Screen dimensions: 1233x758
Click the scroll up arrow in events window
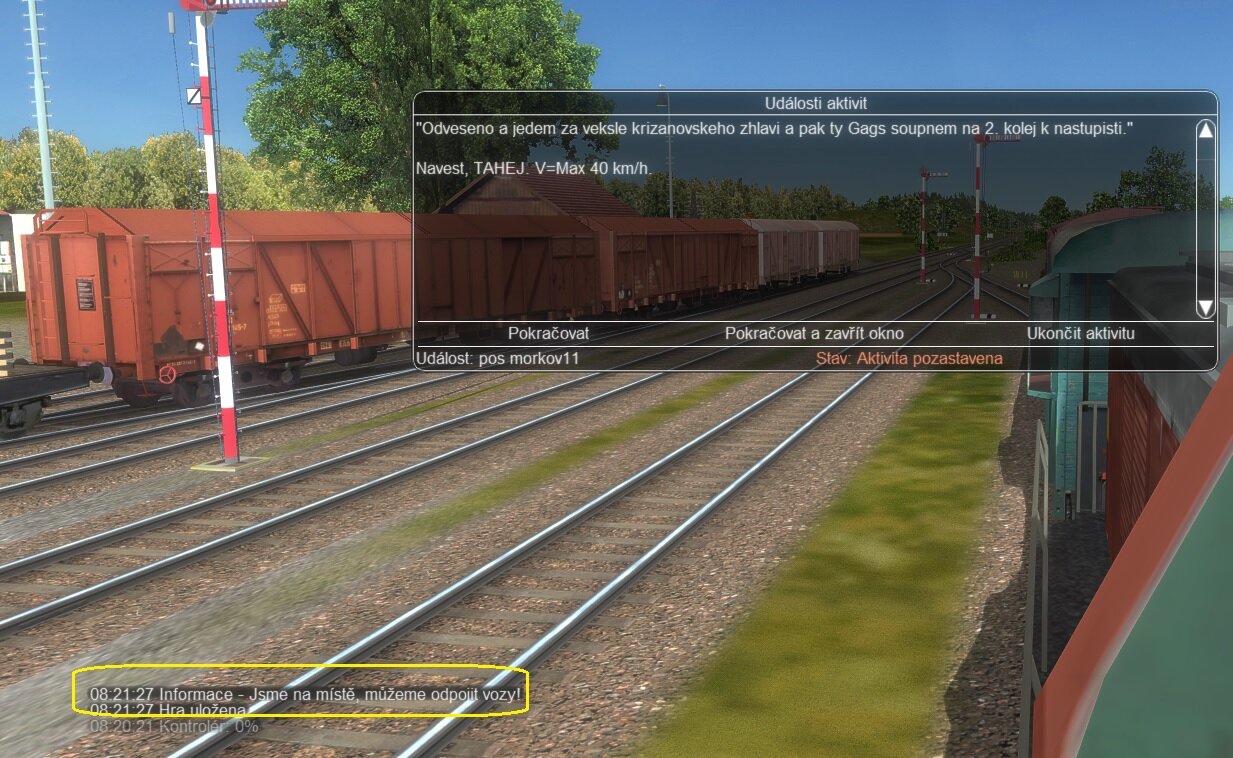[1205, 130]
